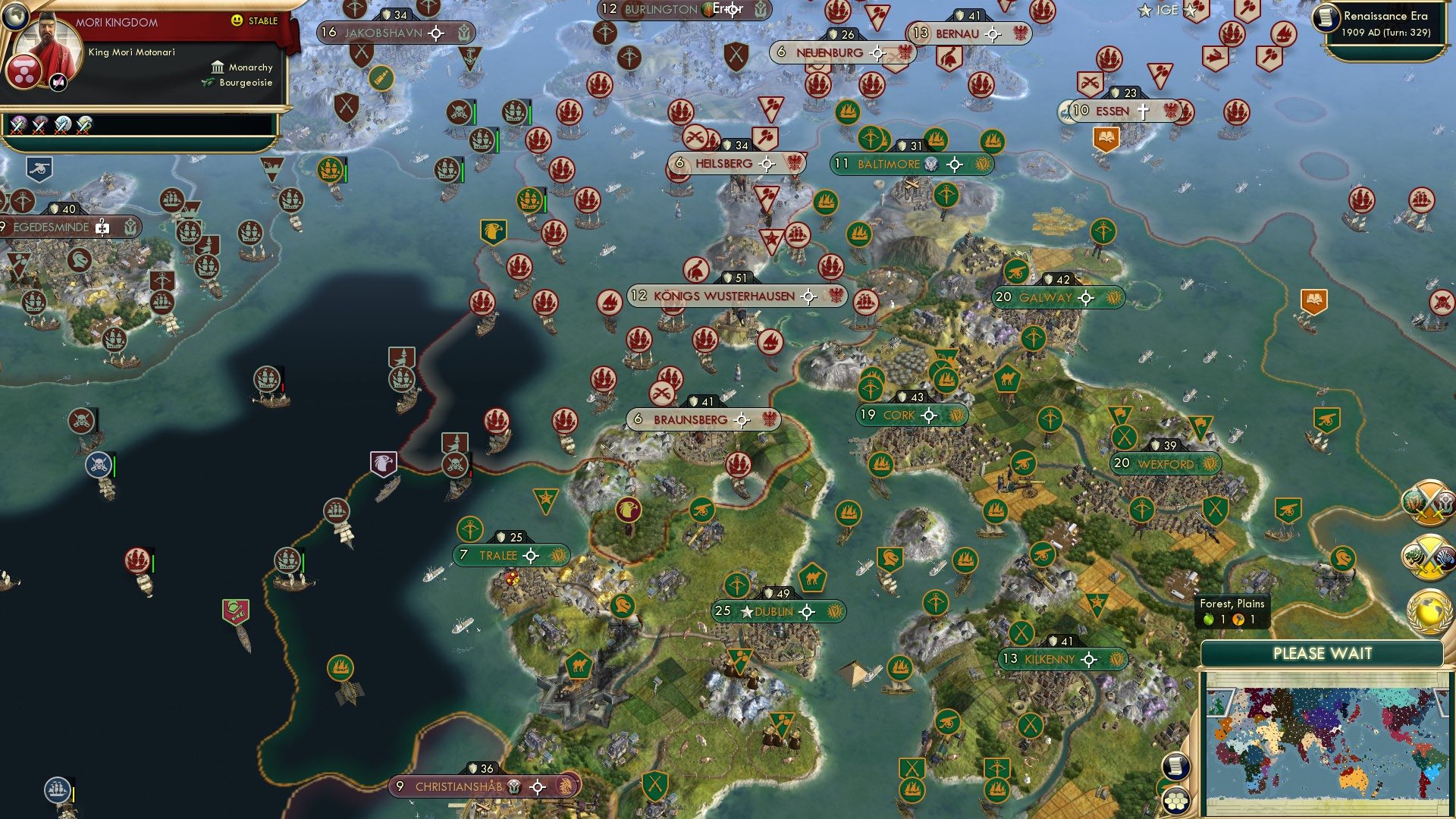This screenshot has width=1456, height=819.
Task: Select the Mori clan emblem icon
Action: click(25, 72)
